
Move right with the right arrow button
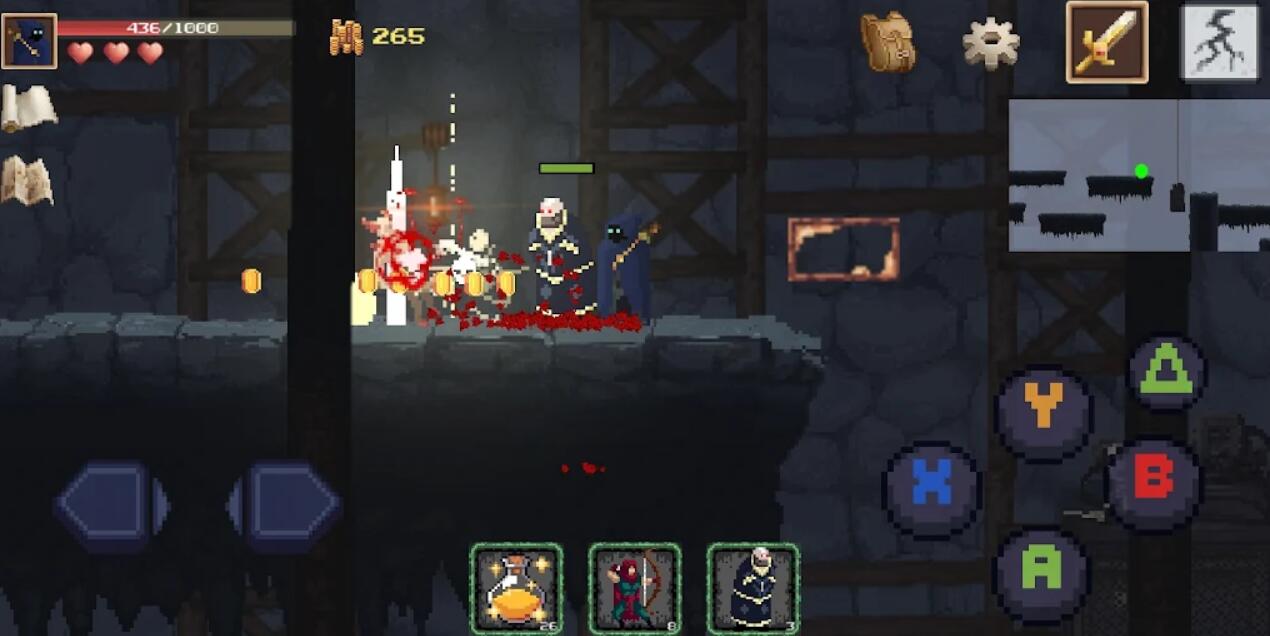287,506
